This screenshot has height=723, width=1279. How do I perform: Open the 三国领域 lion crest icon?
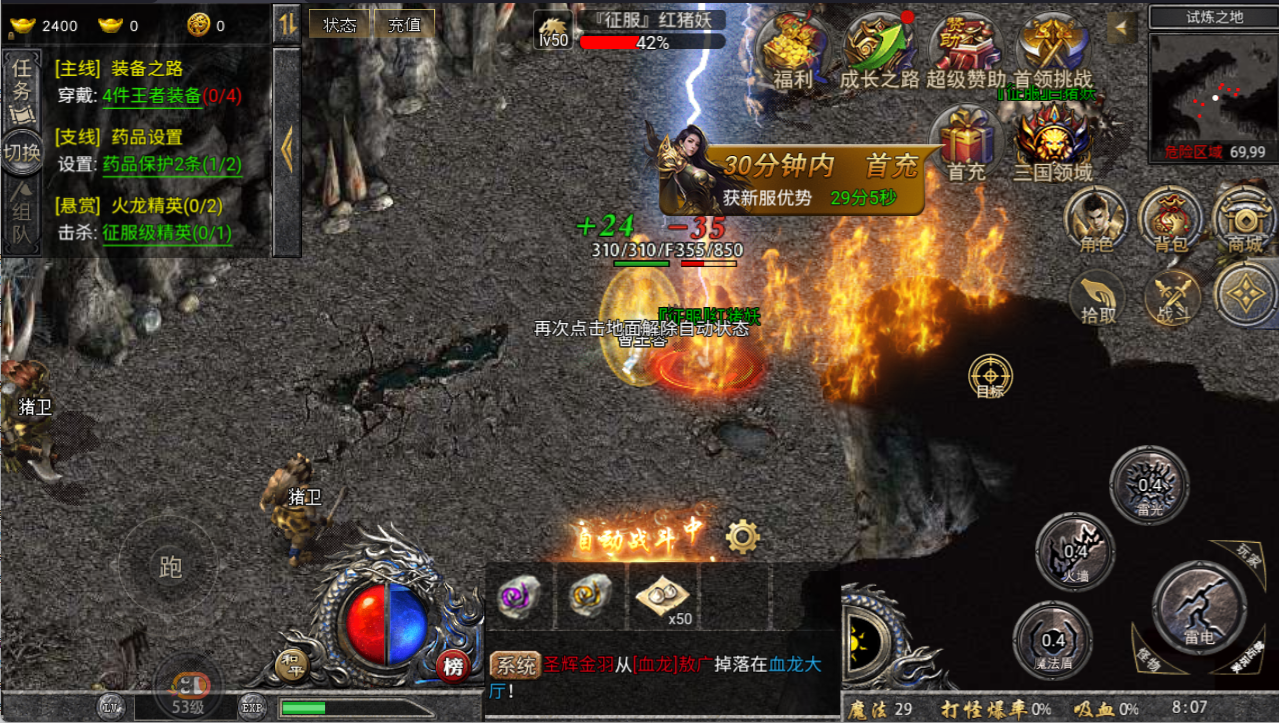[x=1052, y=142]
